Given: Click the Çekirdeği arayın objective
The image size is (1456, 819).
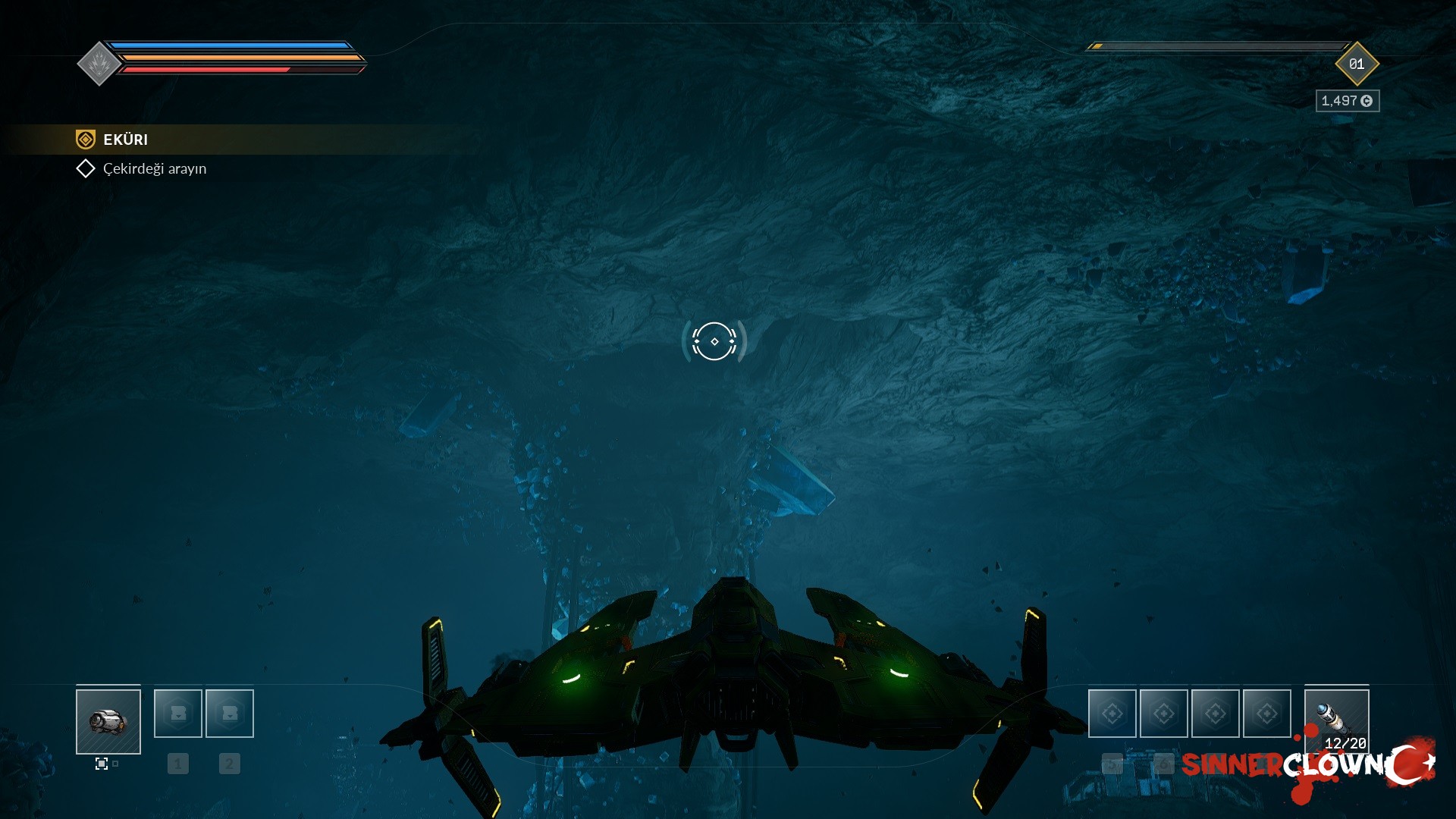Looking at the screenshot, I should point(154,168).
